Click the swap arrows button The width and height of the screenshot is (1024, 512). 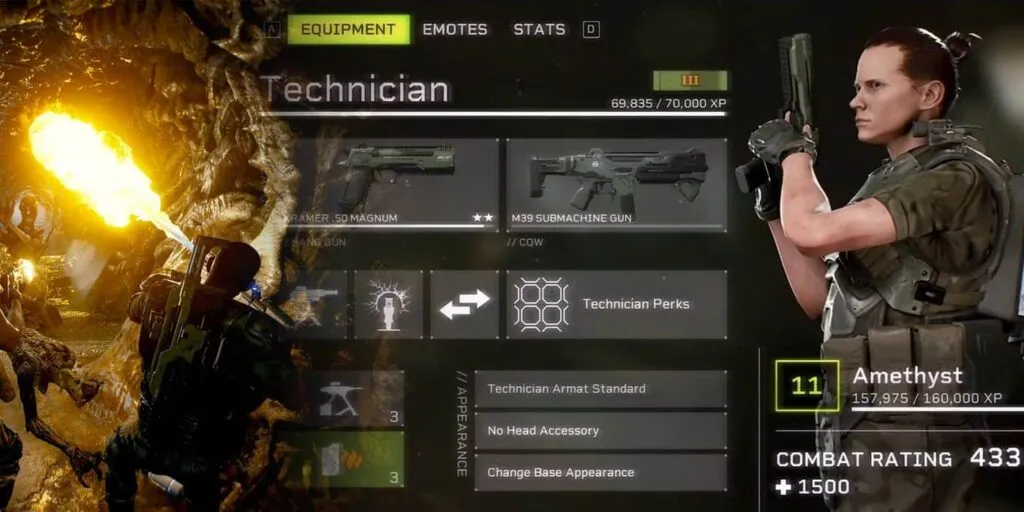[x=465, y=304]
